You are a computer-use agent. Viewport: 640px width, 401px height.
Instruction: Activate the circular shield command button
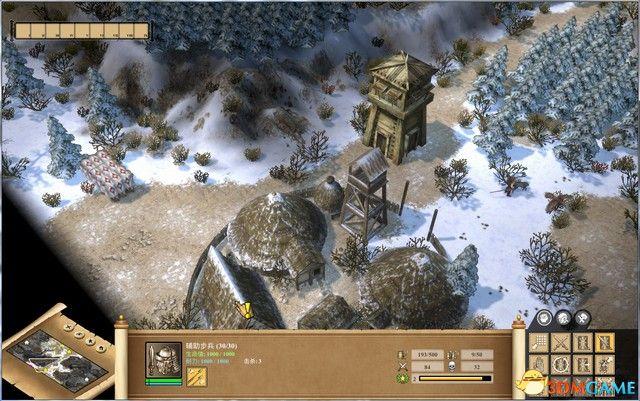tap(558, 364)
